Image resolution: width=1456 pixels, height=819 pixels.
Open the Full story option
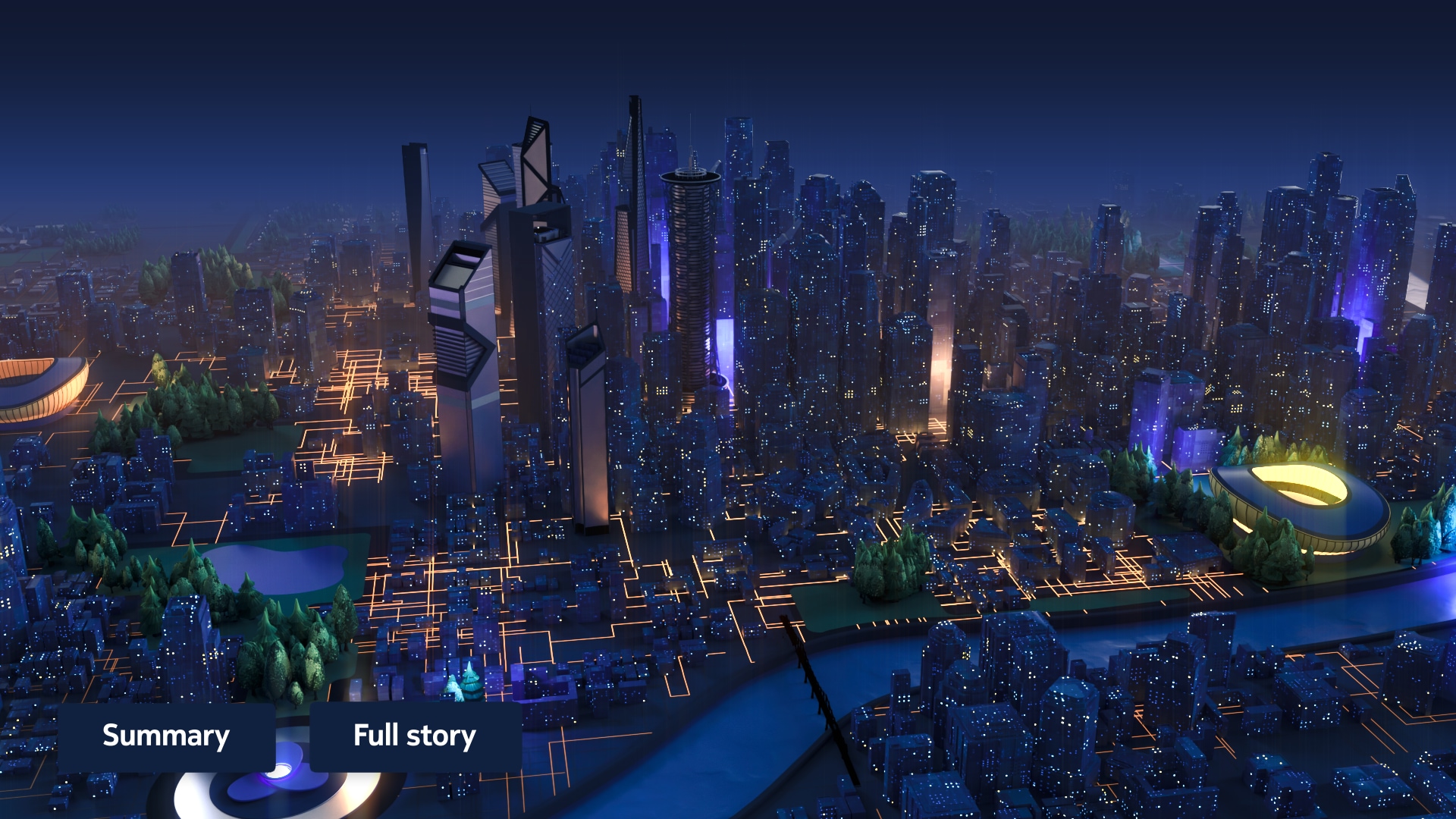pyautogui.click(x=415, y=736)
